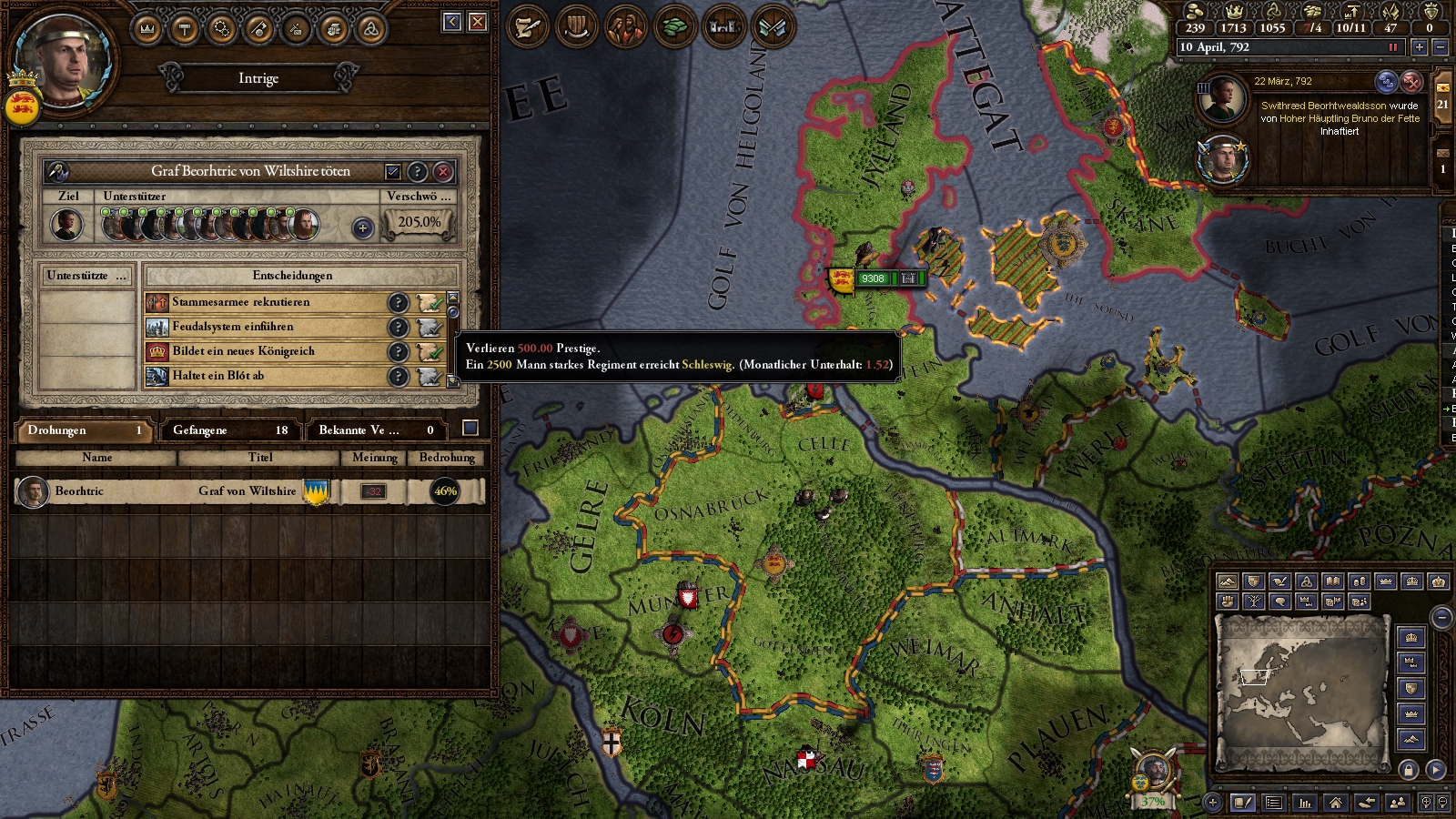Screen dimensions: 1456x819
Task: Click the ruler portrait in top-left
Action: click(x=62, y=60)
